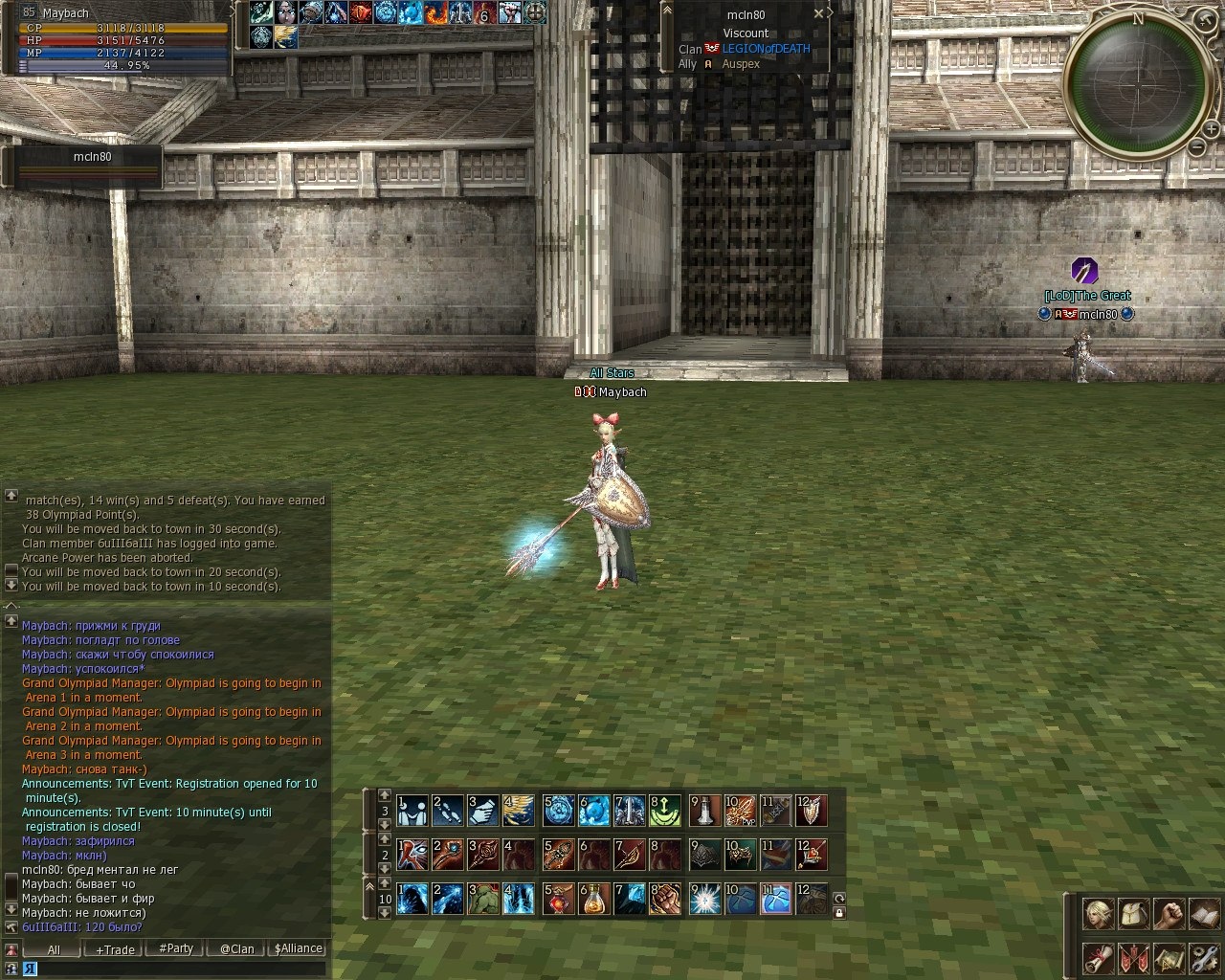Toggle the hotbar lock padlock button

pos(839,913)
